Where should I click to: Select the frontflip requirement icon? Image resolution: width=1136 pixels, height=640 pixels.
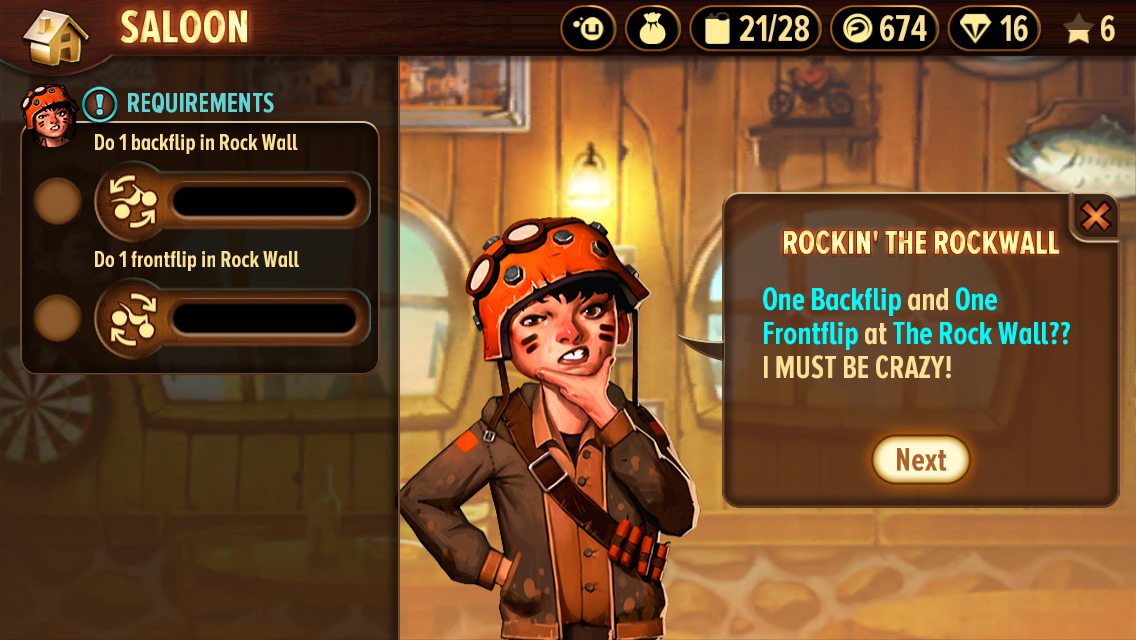point(132,318)
